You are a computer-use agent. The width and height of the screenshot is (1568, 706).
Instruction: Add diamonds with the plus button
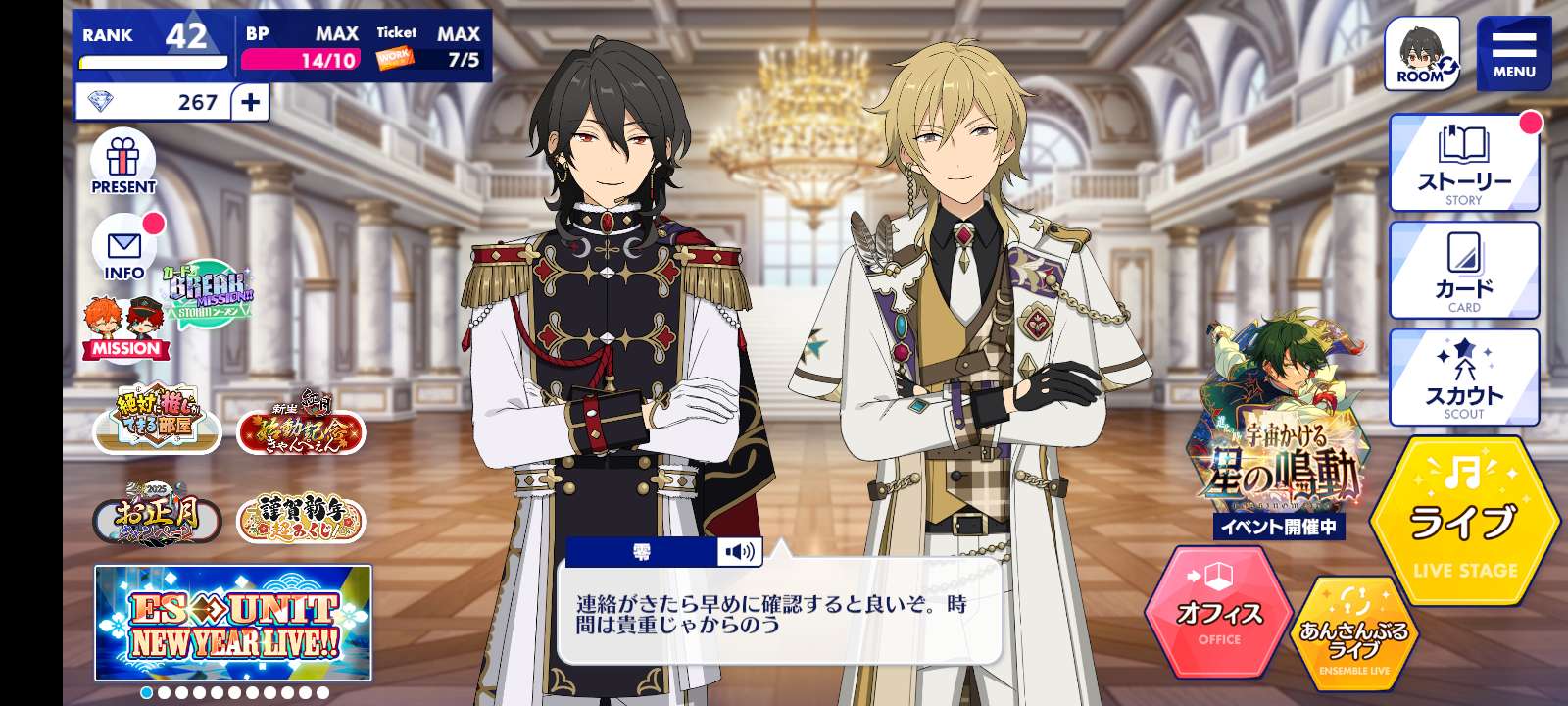(x=251, y=102)
